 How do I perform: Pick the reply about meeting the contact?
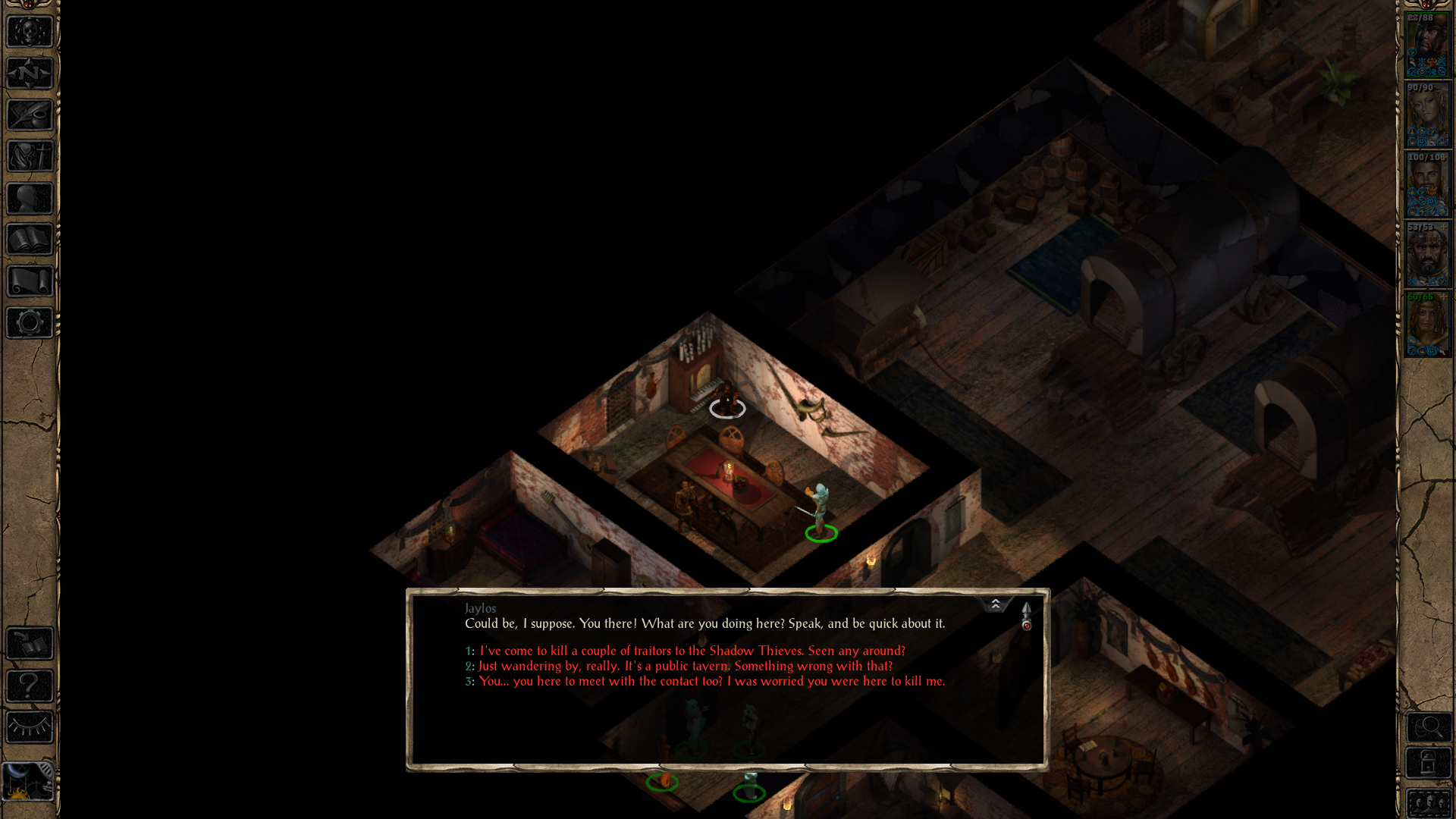tap(711, 681)
